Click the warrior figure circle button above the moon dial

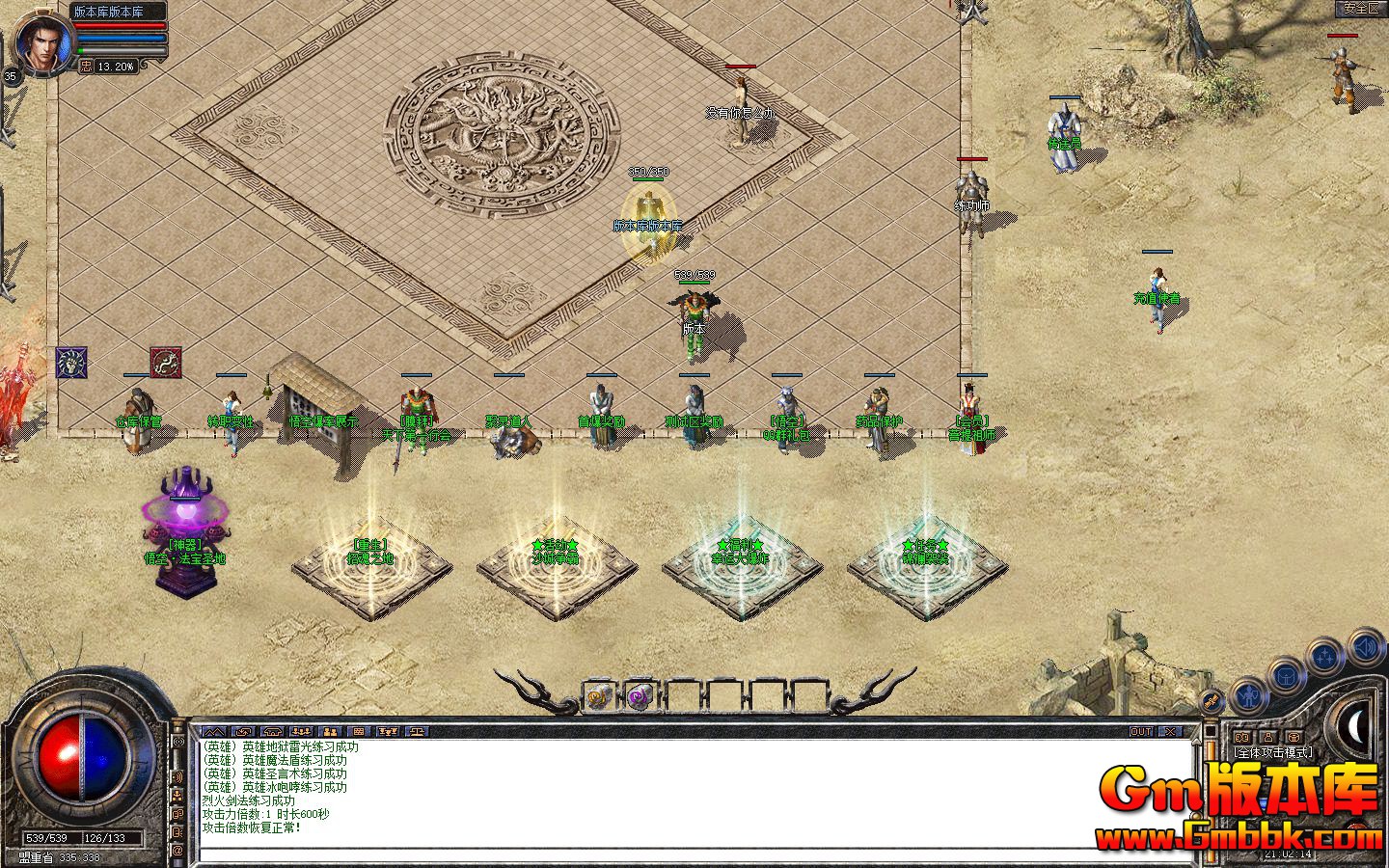[1248, 697]
